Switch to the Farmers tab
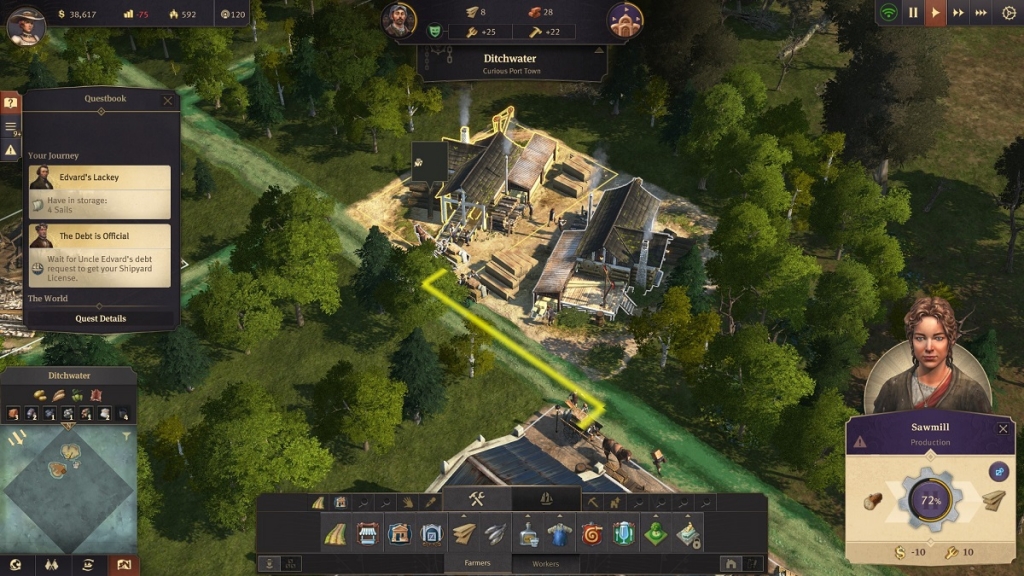 [x=478, y=563]
